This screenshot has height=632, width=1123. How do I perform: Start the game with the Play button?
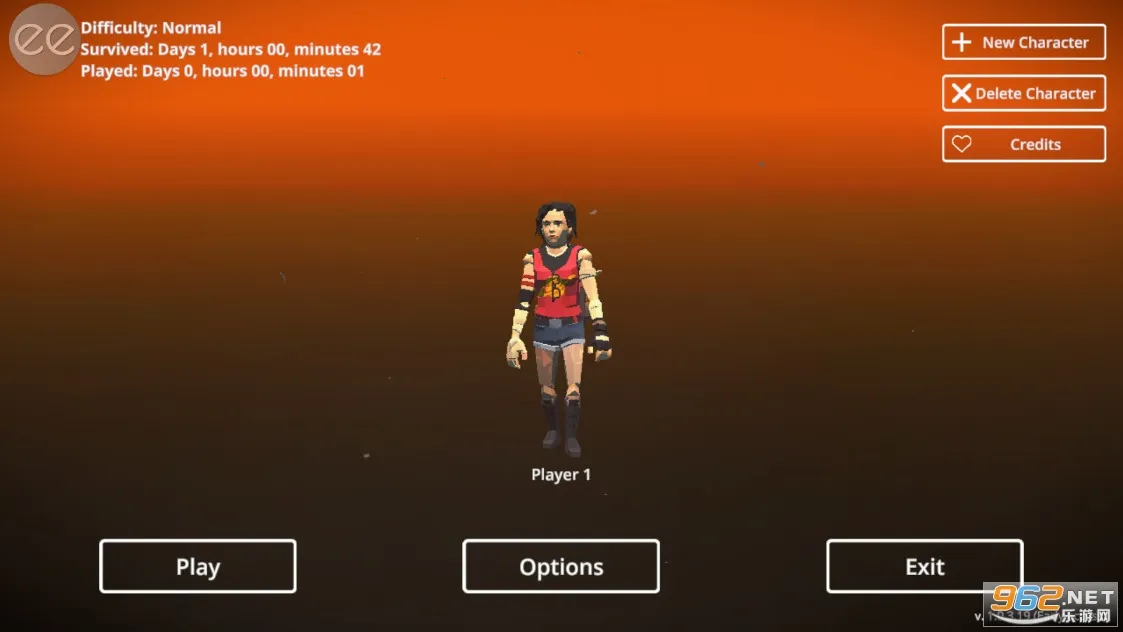coord(197,566)
